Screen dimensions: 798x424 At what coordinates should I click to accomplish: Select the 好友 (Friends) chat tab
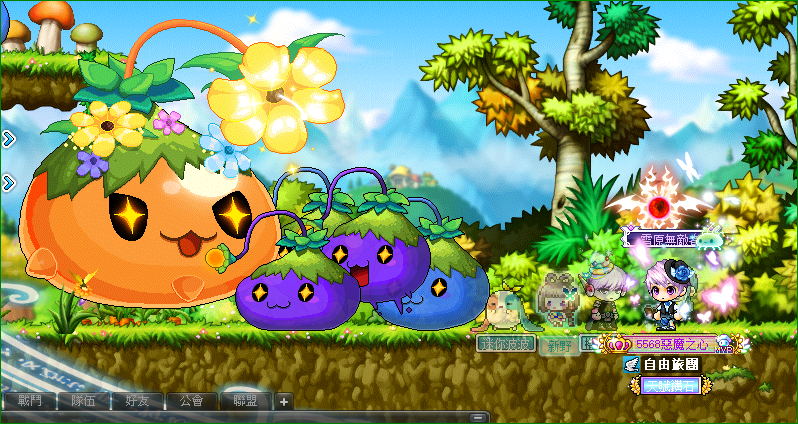pyautogui.click(x=138, y=401)
